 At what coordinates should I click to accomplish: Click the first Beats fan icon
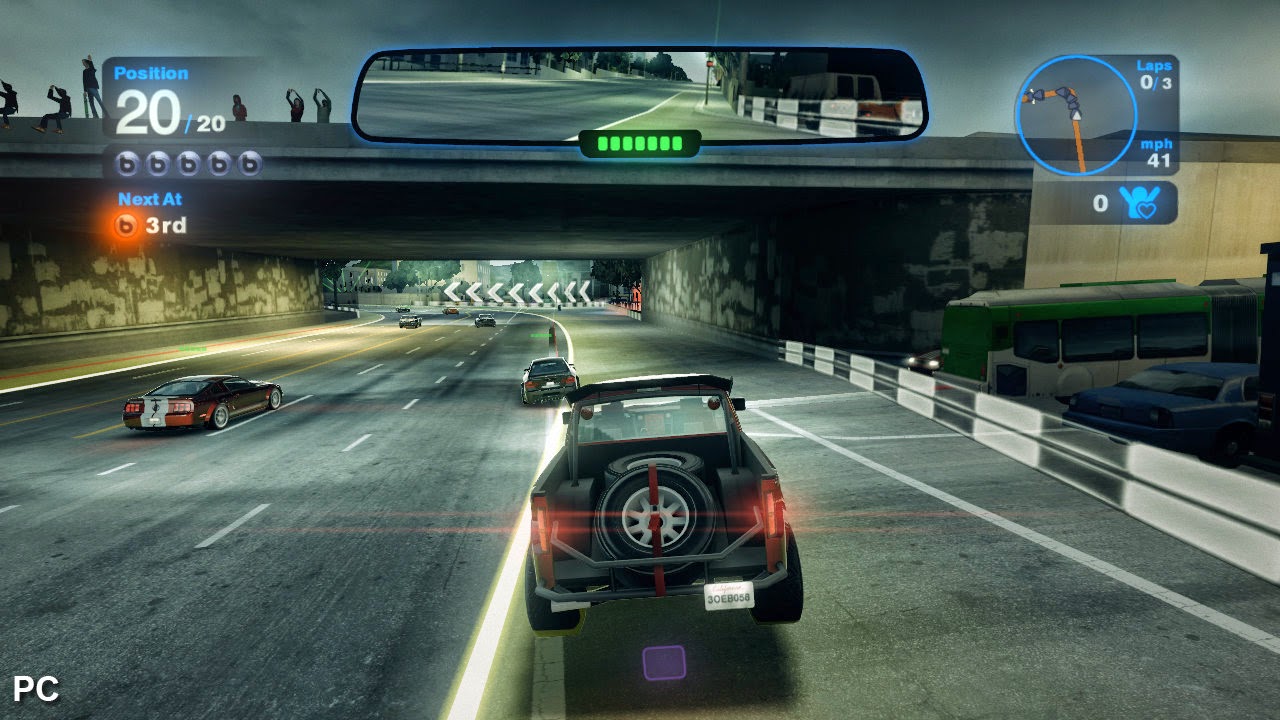point(128,160)
